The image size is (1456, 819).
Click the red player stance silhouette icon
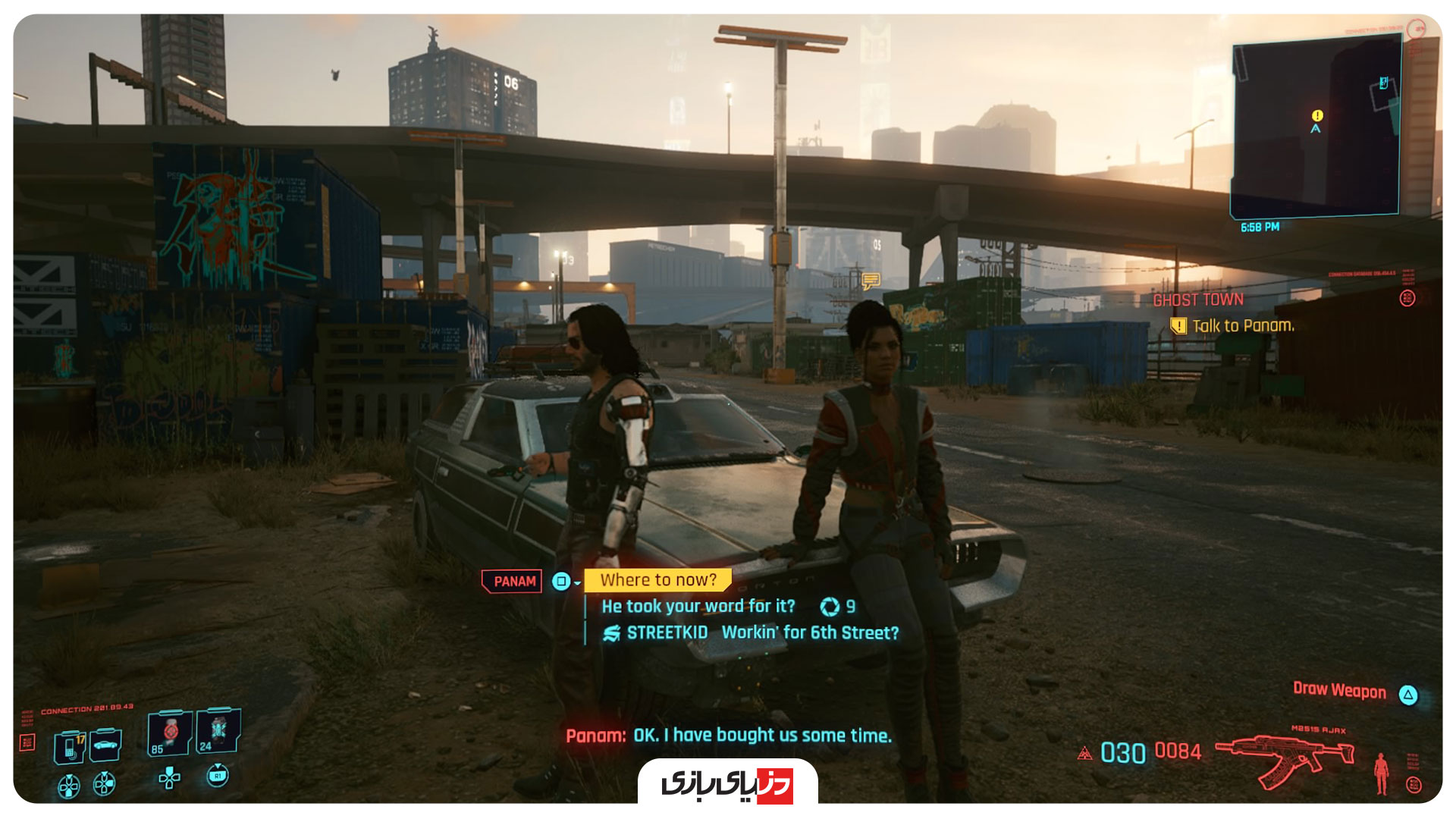(x=1381, y=773)
